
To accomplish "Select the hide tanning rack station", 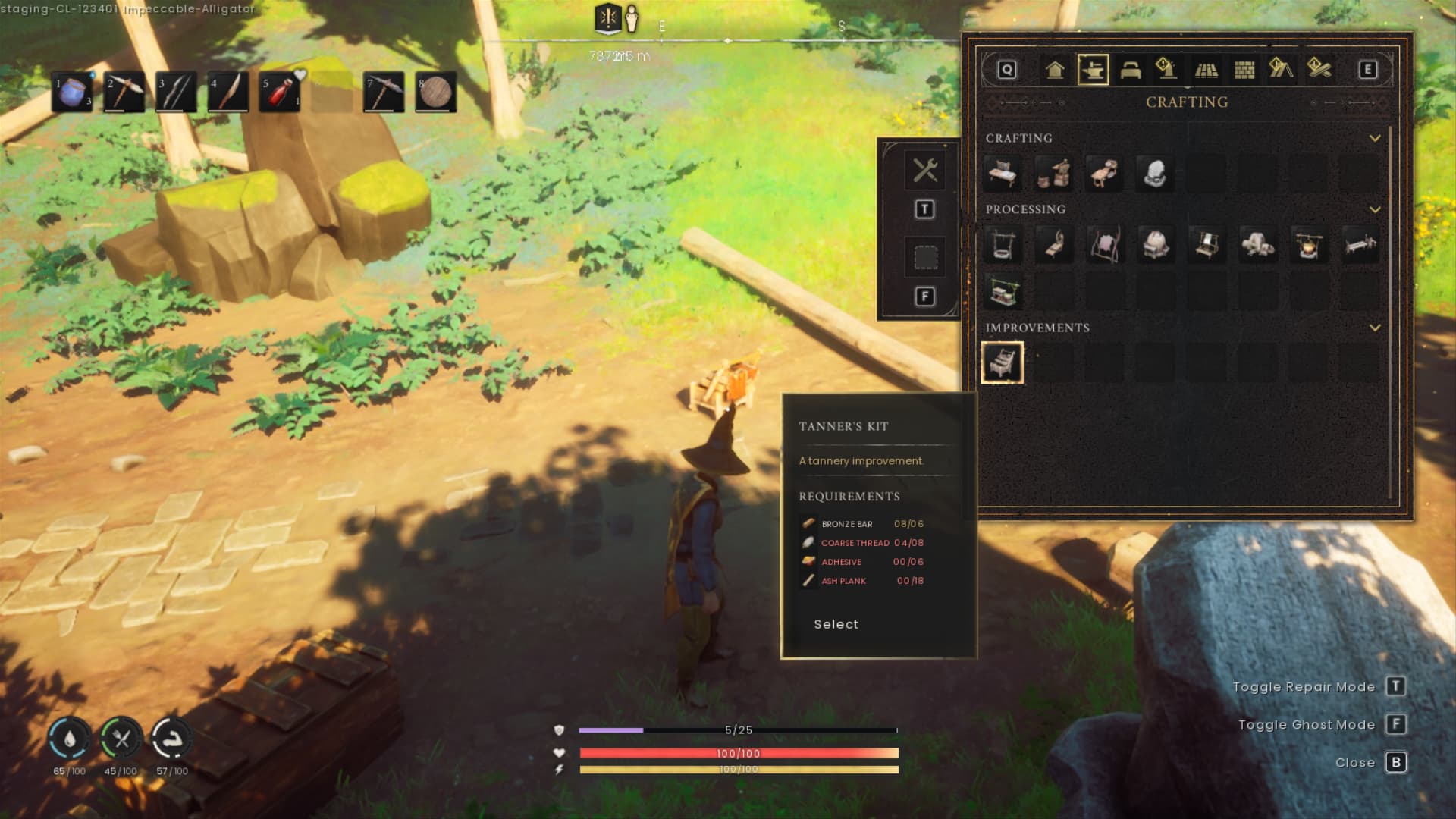I will [1104, 245].
